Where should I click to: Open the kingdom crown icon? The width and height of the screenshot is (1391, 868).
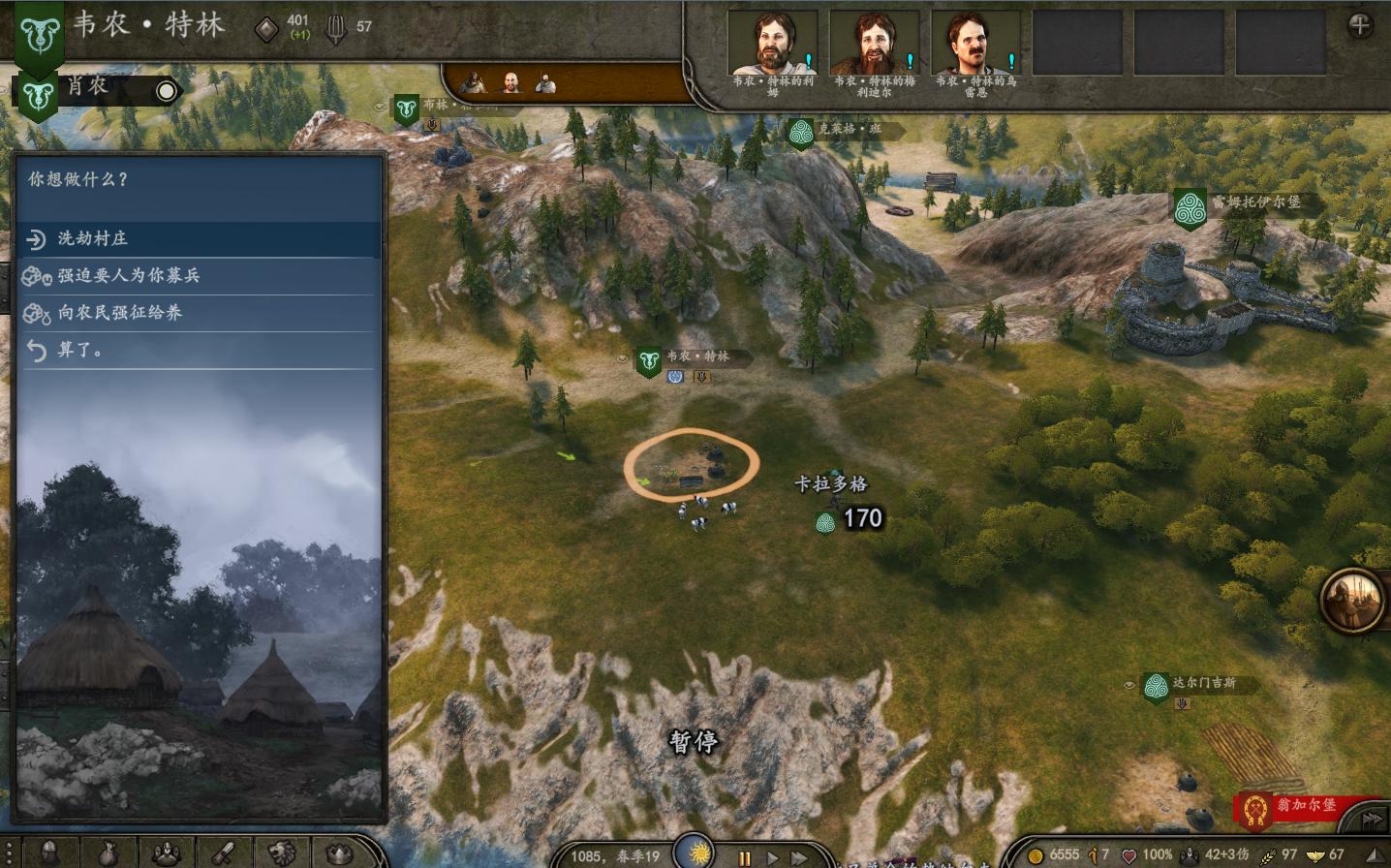pyautogui.click(x=340, y=852)
